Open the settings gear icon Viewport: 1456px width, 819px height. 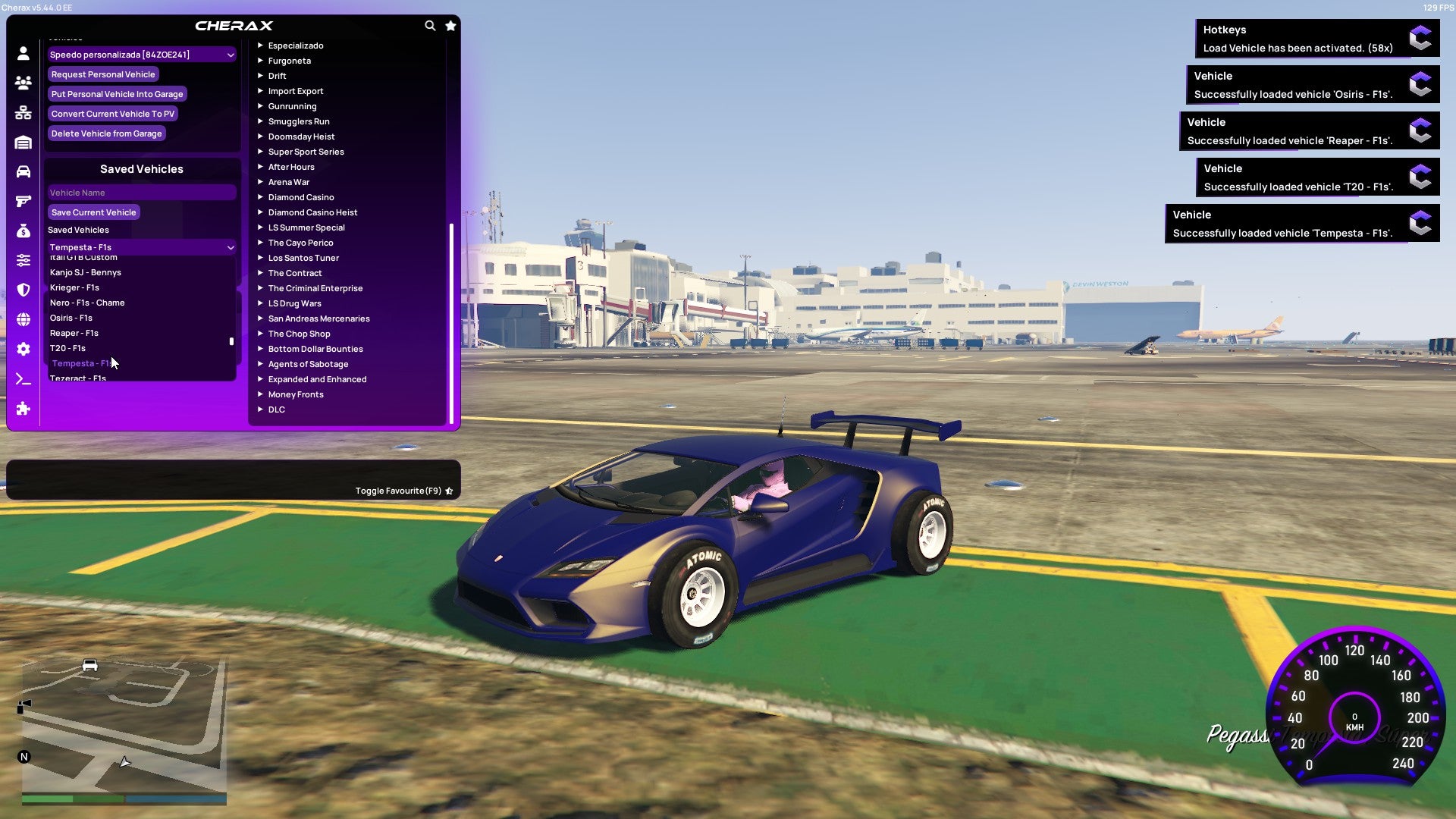click(x=23, y=349)
